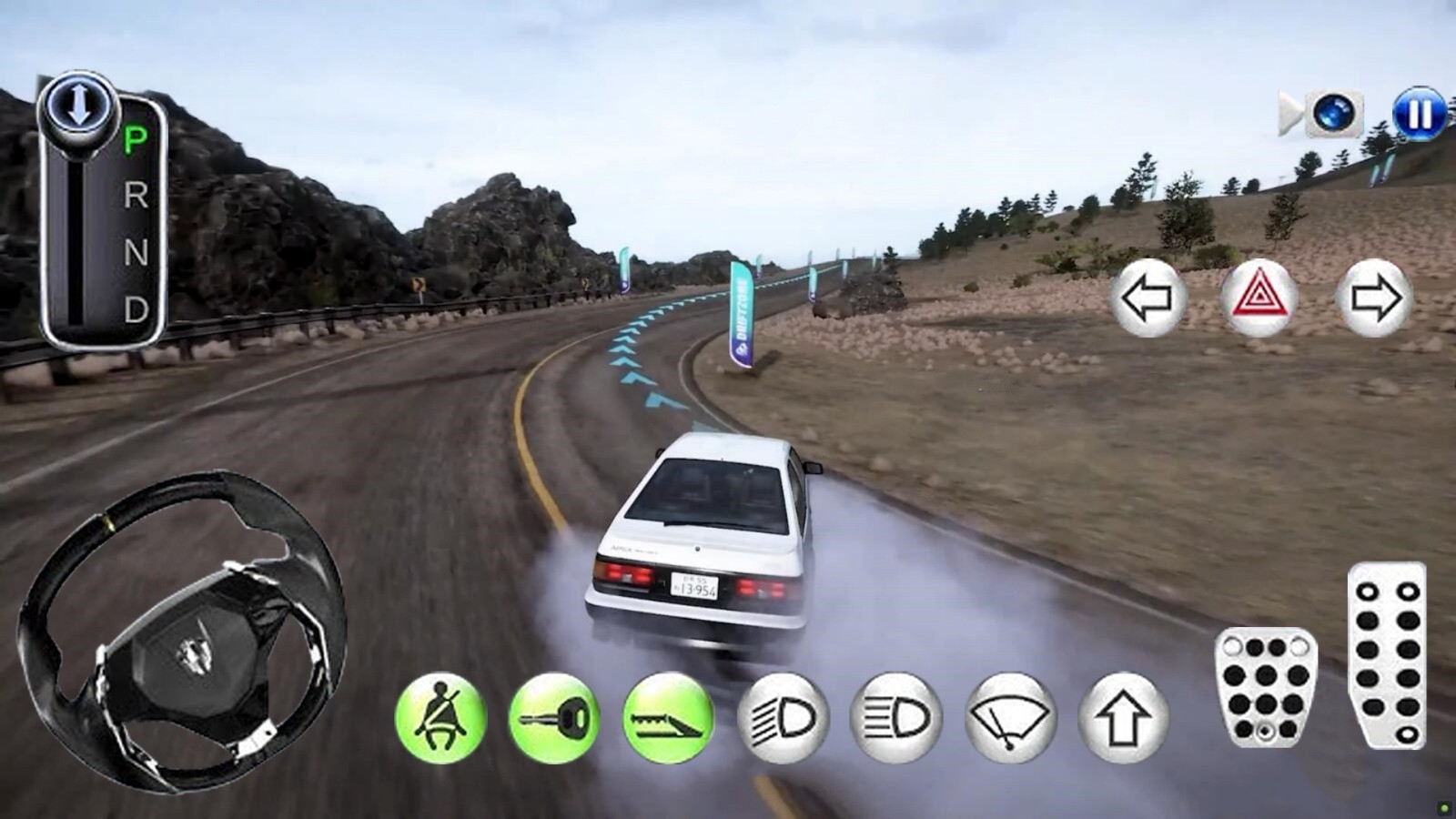Switch on the high beam headlights
The width and height of the screenshot is (1456, 819).
(x=896, y=718)
